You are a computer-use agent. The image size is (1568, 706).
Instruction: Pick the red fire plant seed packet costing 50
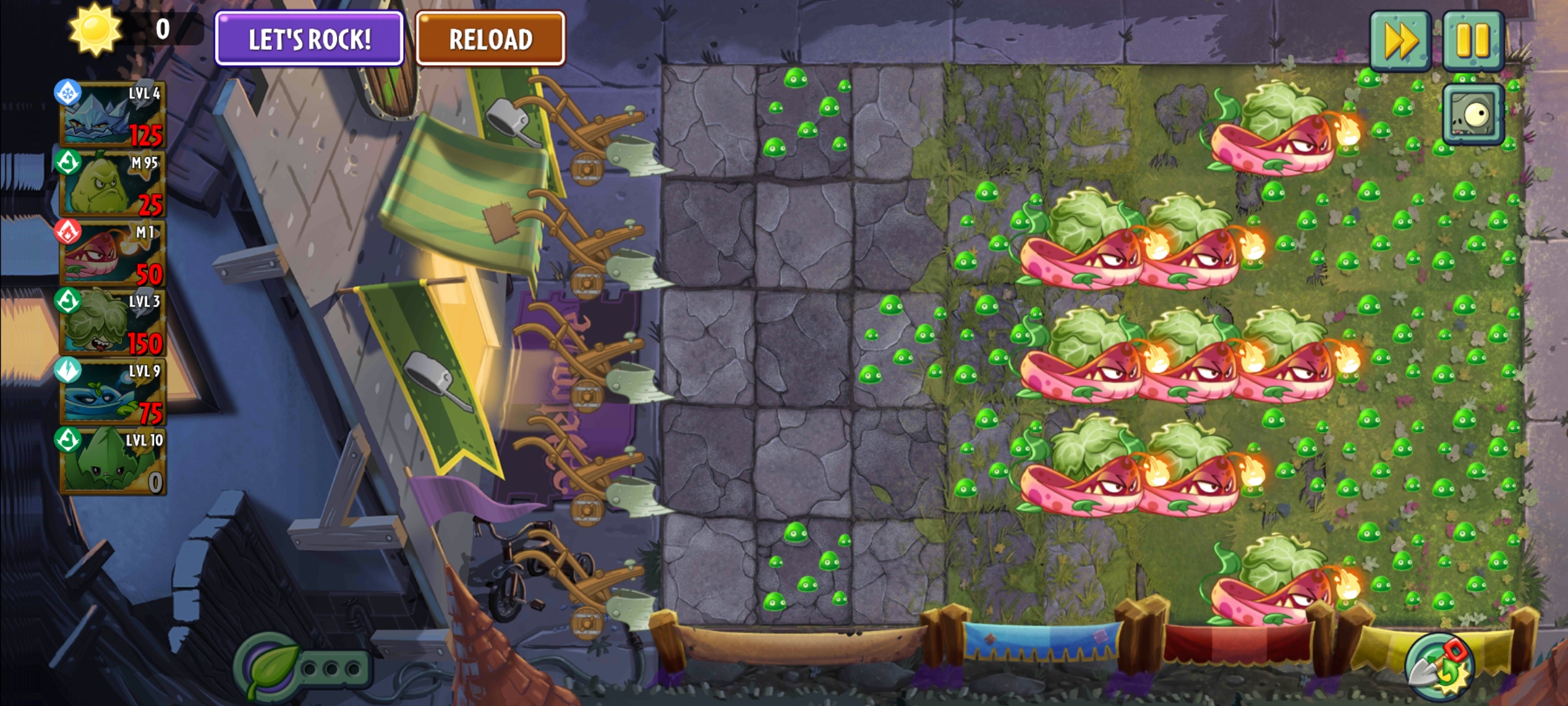pyautogui.click(x=112, y=254)
